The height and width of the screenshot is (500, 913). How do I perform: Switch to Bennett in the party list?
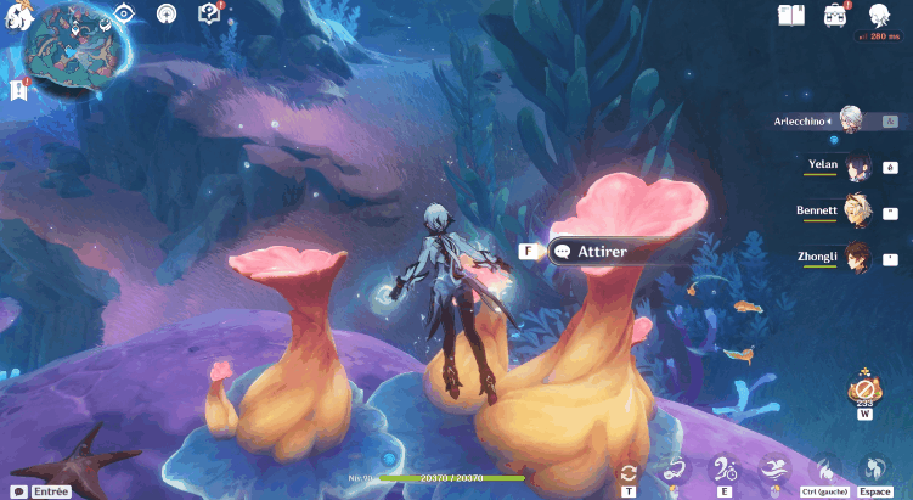(x=858, y=211)
